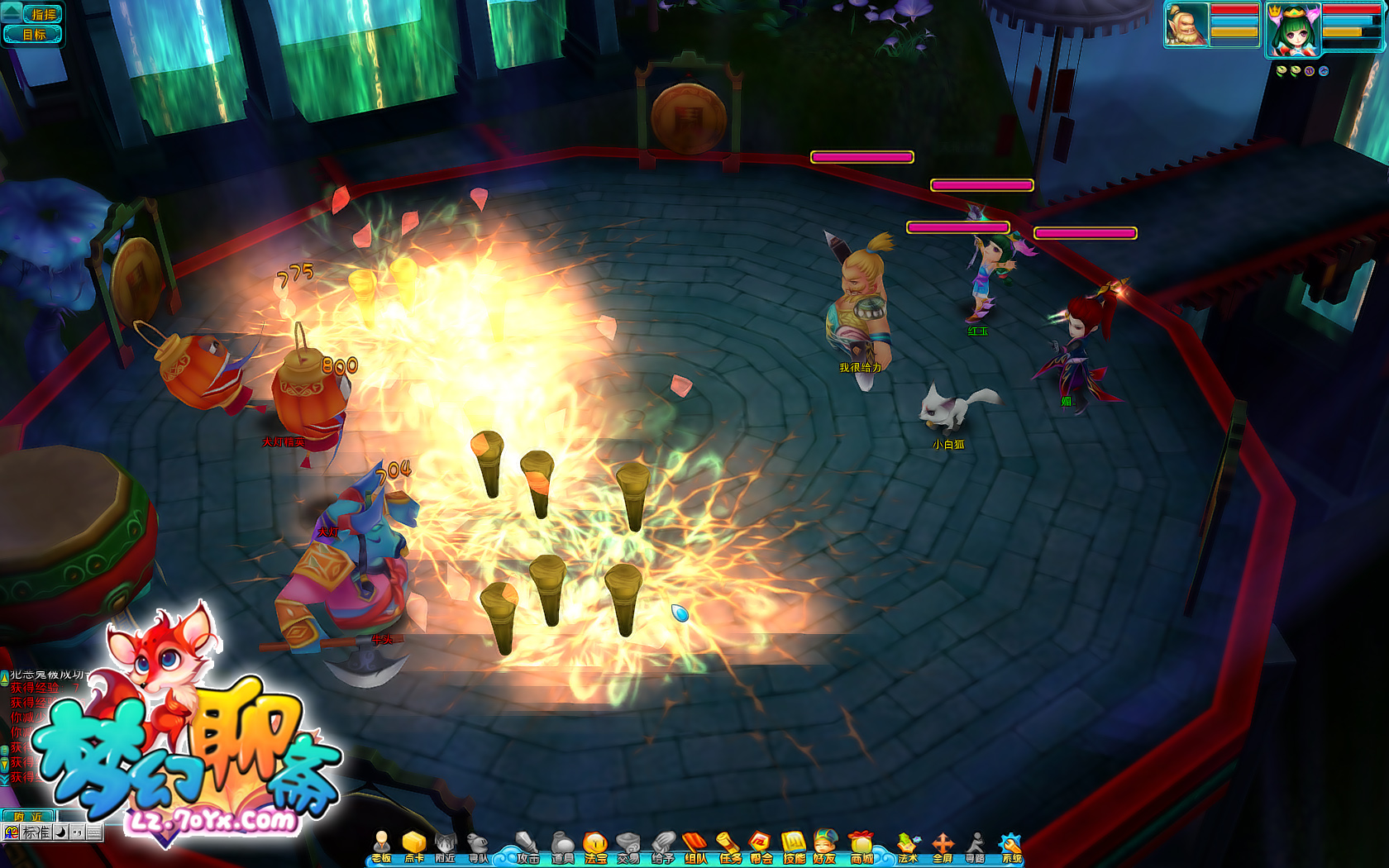Select the 攻击 attack command
This screenshot has width=1389, height=868.
[x=527, y=847]
